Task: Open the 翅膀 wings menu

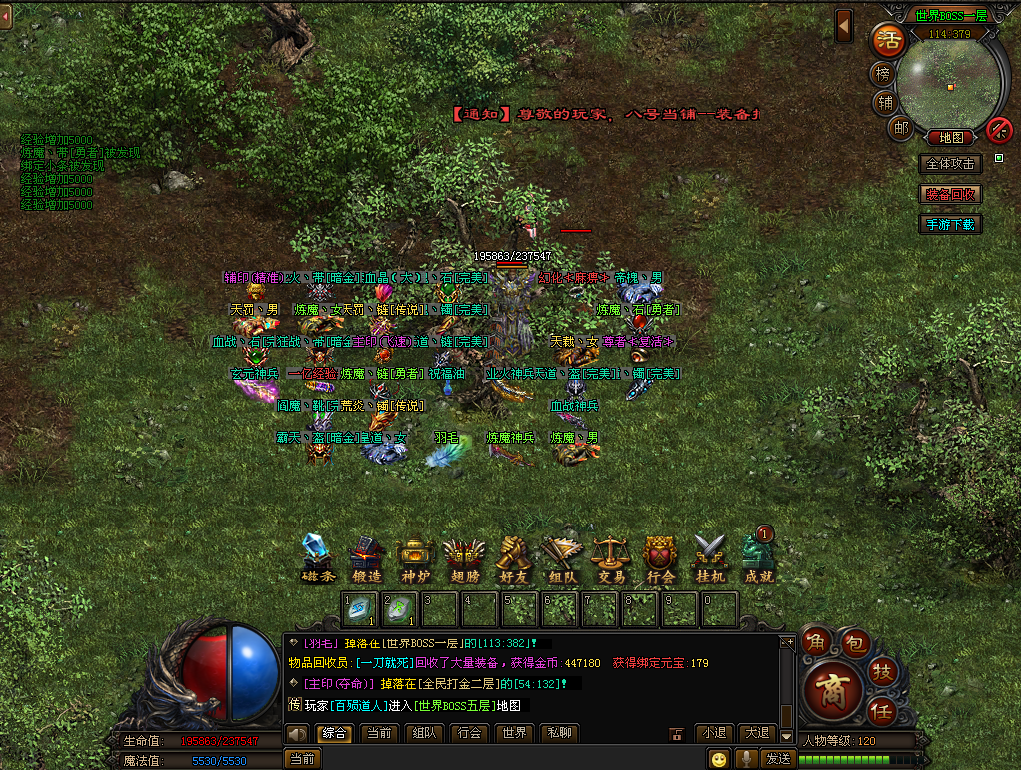Action: pyautogui.click(x=463, y=558)
